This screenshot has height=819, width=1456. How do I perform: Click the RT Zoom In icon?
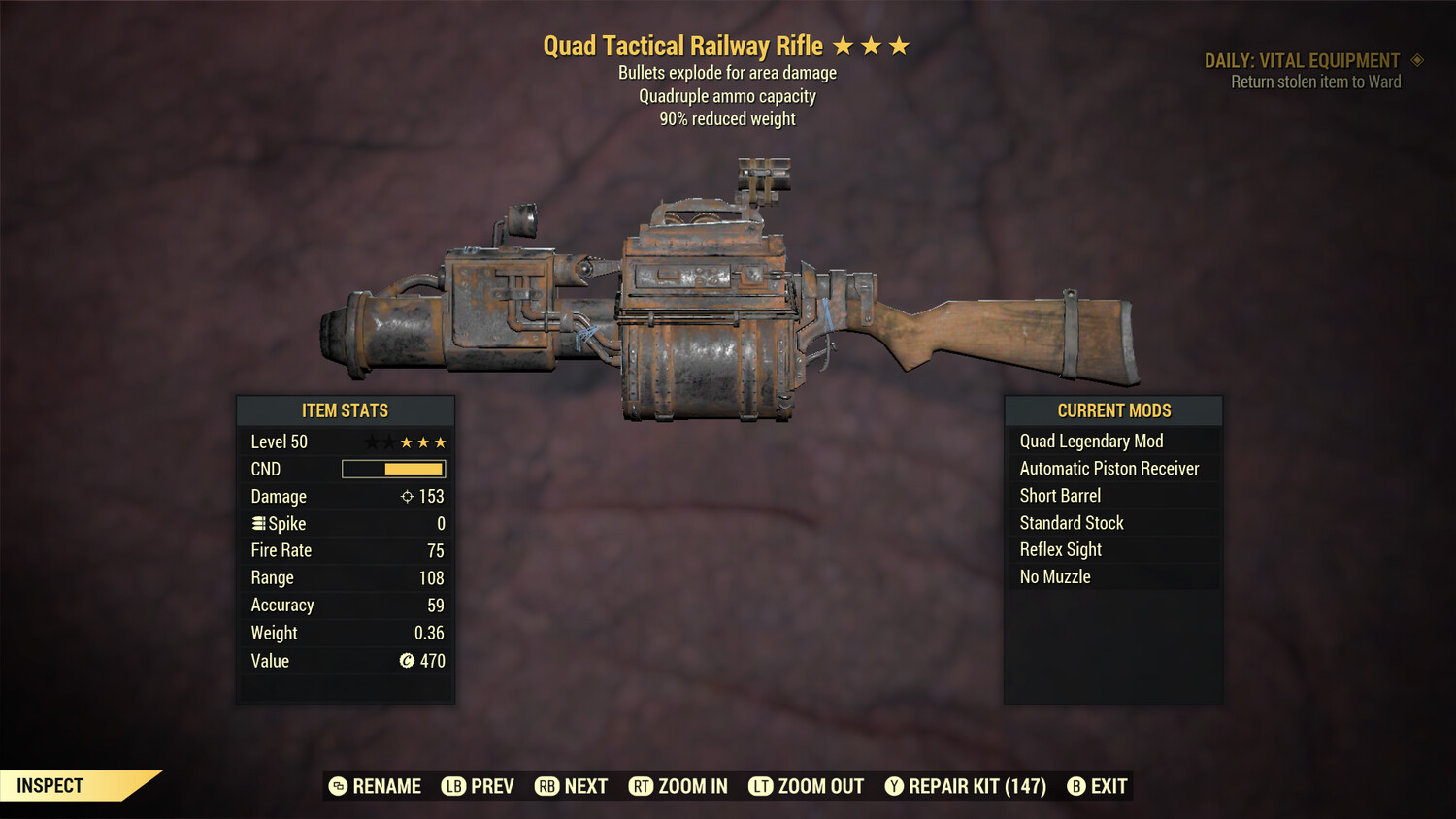click(x=642, y=786)
